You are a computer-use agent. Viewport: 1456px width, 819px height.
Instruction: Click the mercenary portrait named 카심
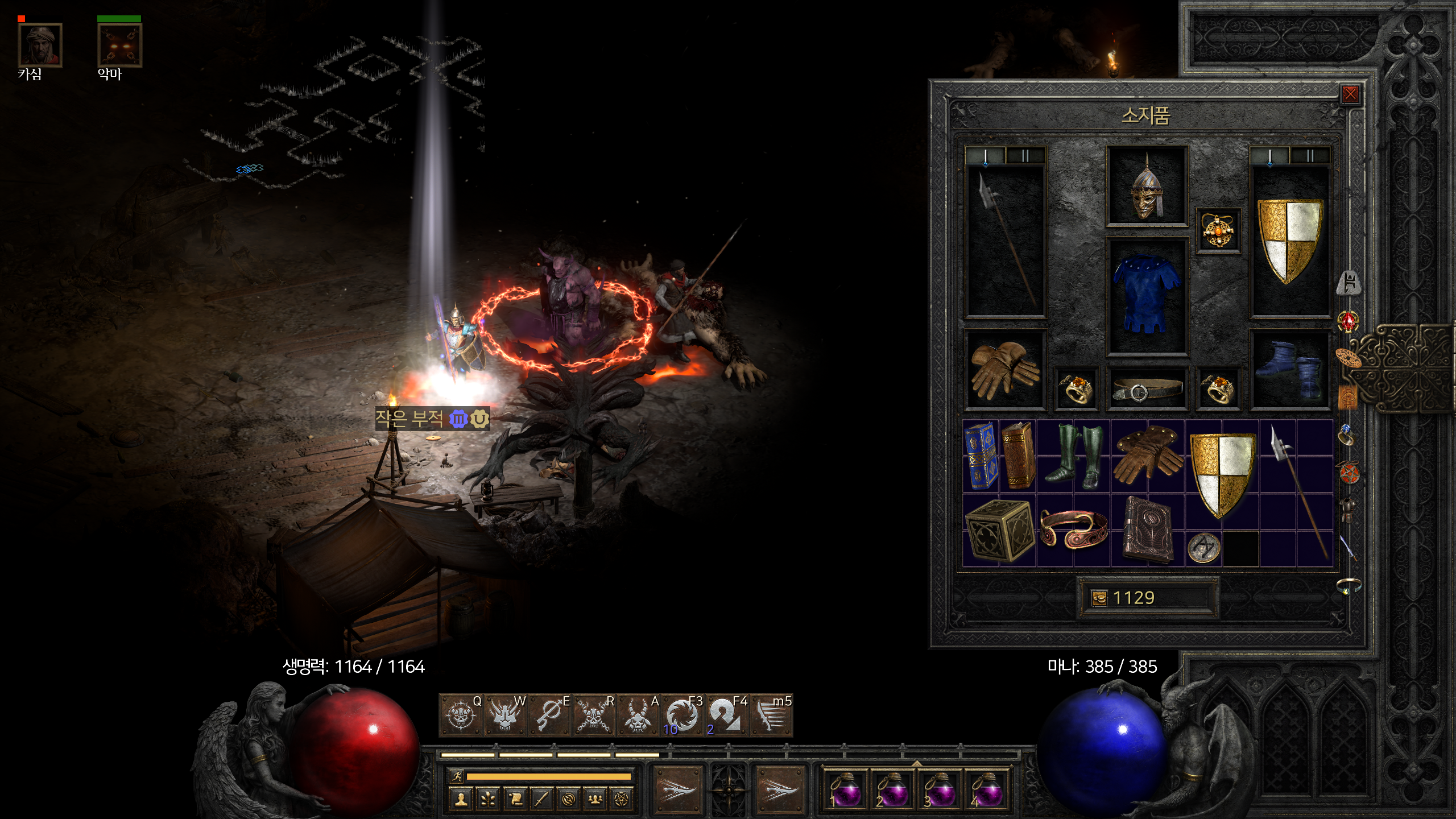point(40,45)
